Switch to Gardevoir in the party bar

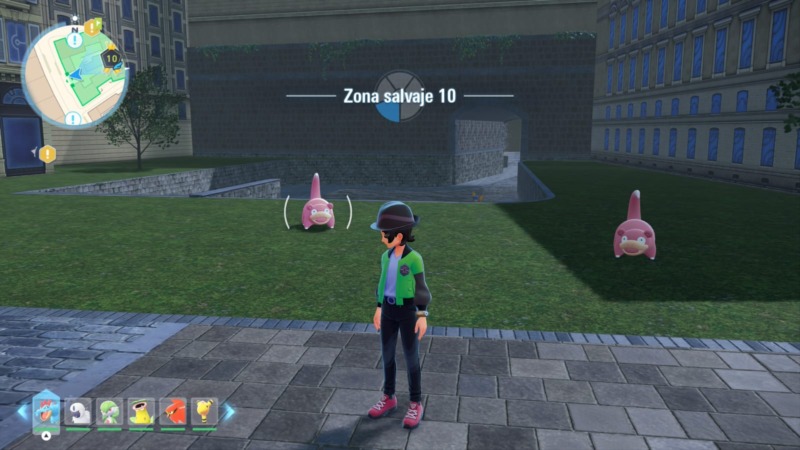coord(110,411)
